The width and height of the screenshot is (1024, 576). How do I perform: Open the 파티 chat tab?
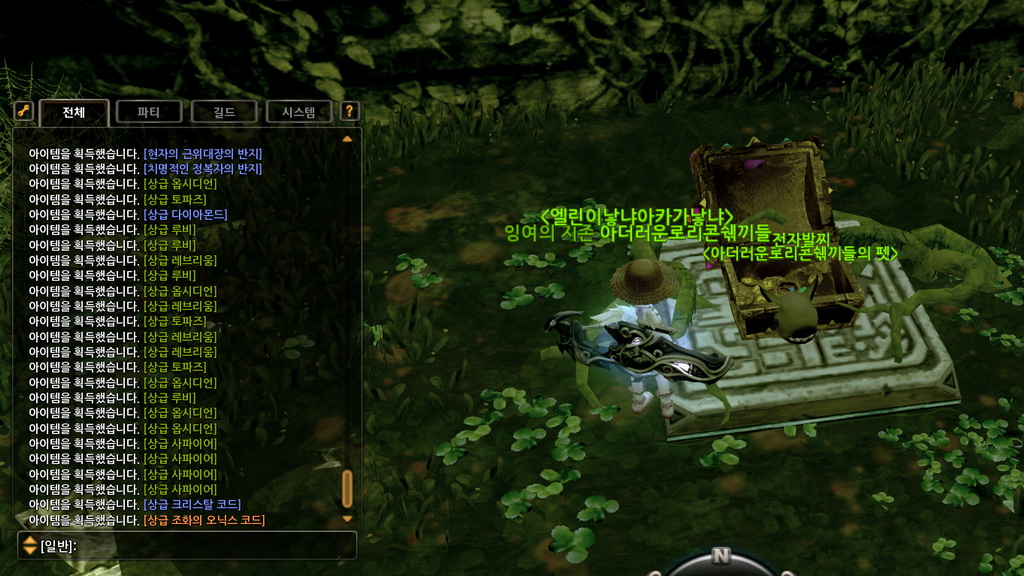point(149,112)
